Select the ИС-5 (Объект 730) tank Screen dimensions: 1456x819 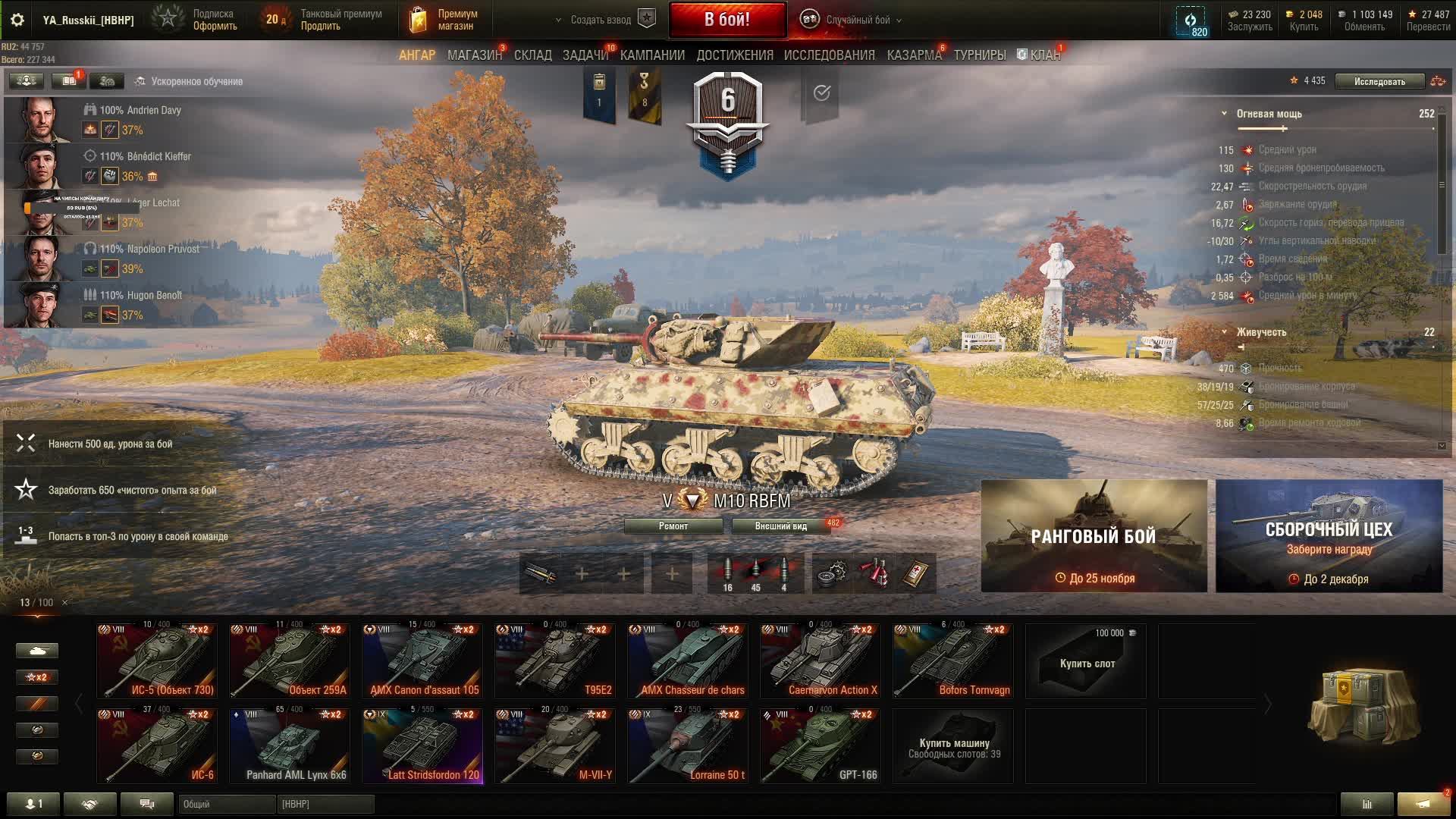pyautogui.click(x=157, y=661)
